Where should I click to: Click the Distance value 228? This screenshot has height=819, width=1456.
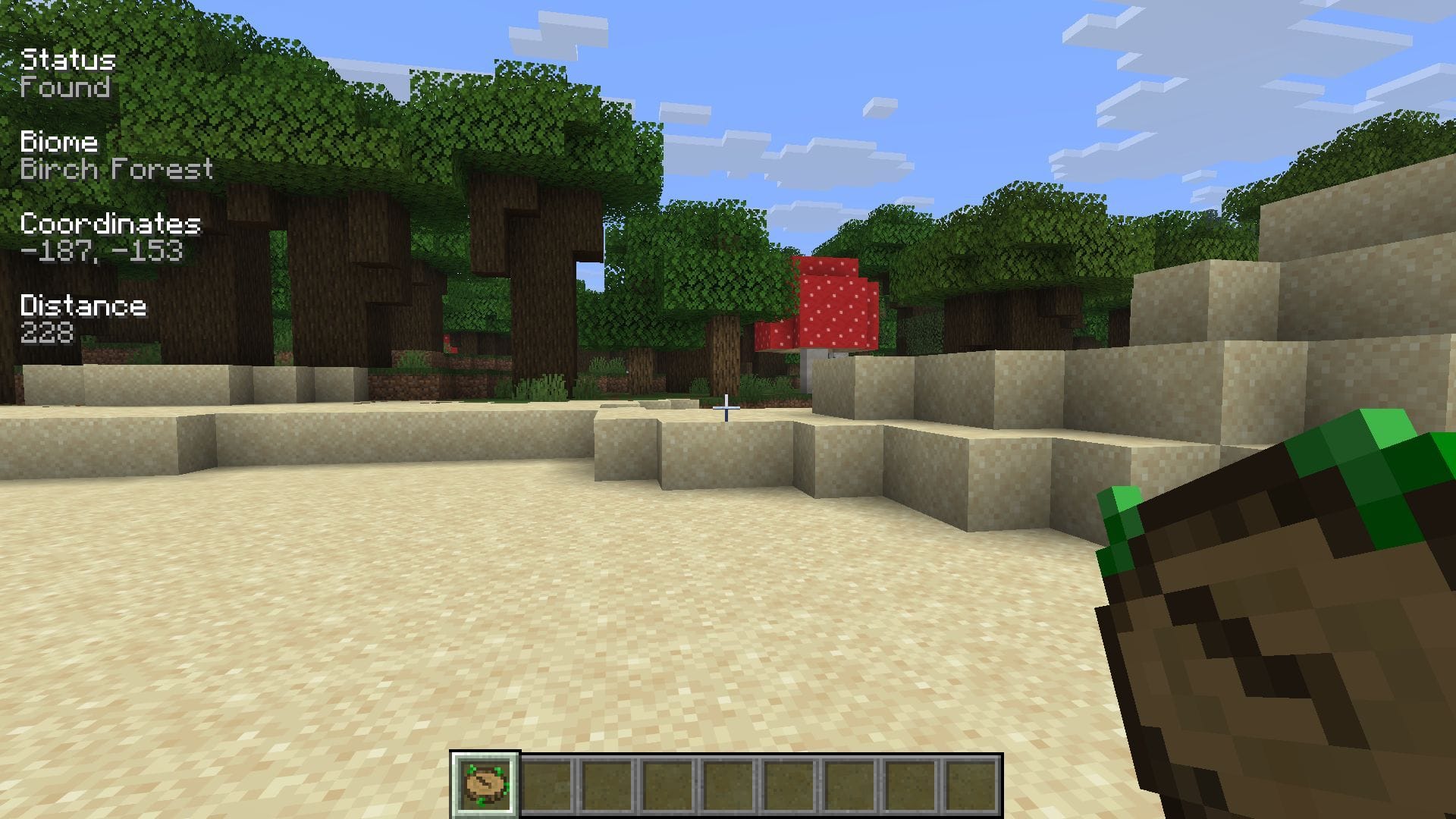click(45, 331)
